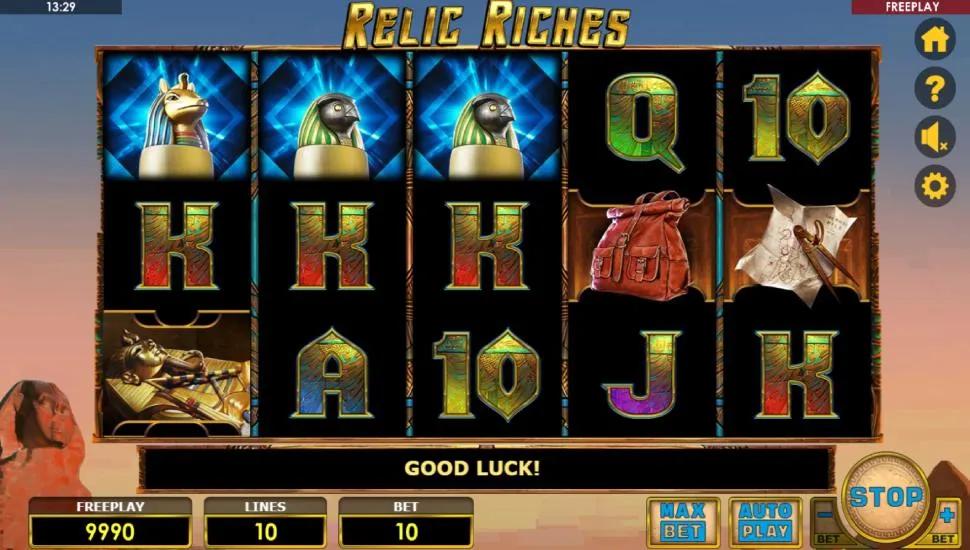Viewport: 970px width, 550px height.
Task: Stop the spinning reels
Action: point(886,497)
